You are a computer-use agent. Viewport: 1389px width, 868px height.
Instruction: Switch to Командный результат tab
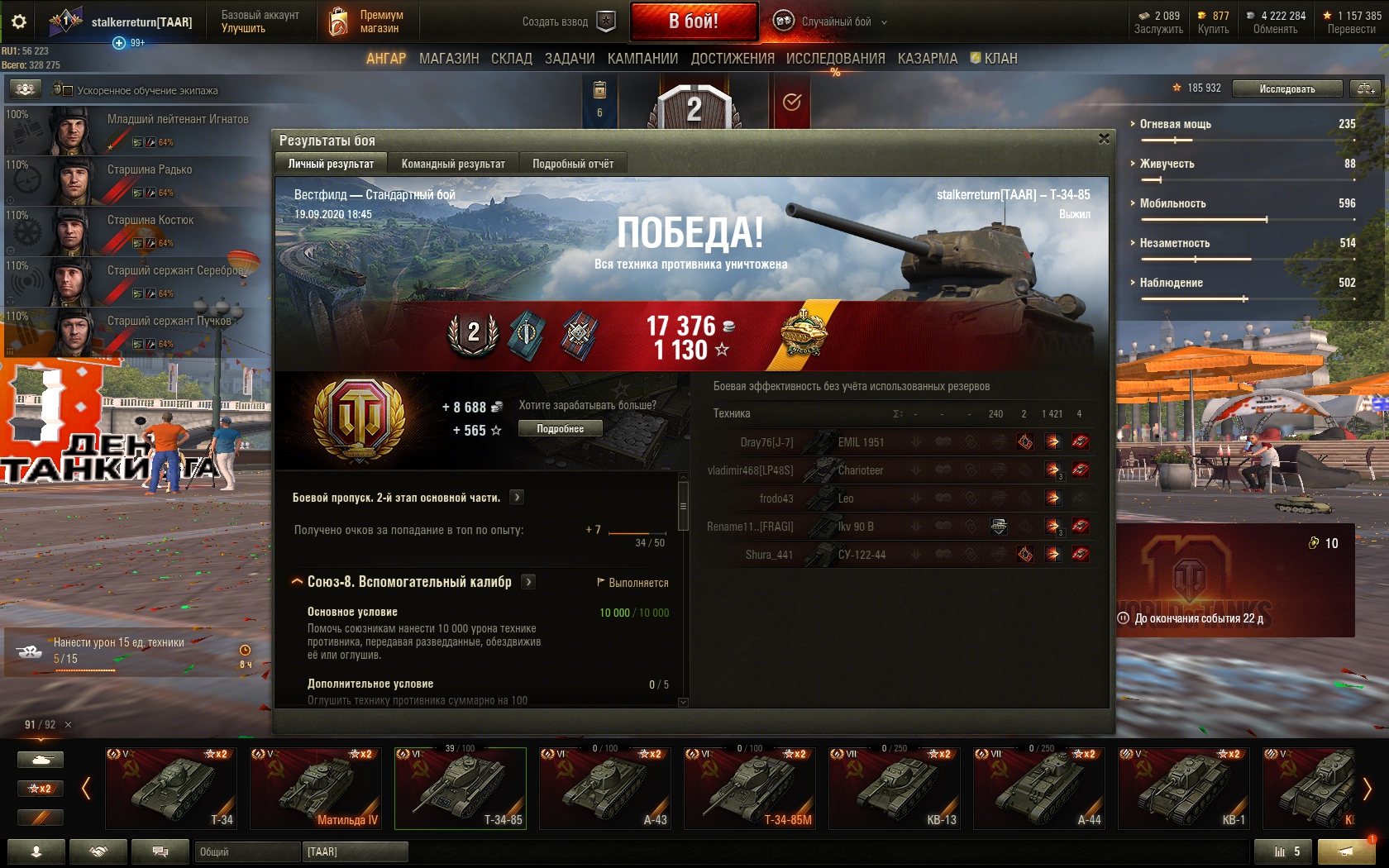[453, 164]
